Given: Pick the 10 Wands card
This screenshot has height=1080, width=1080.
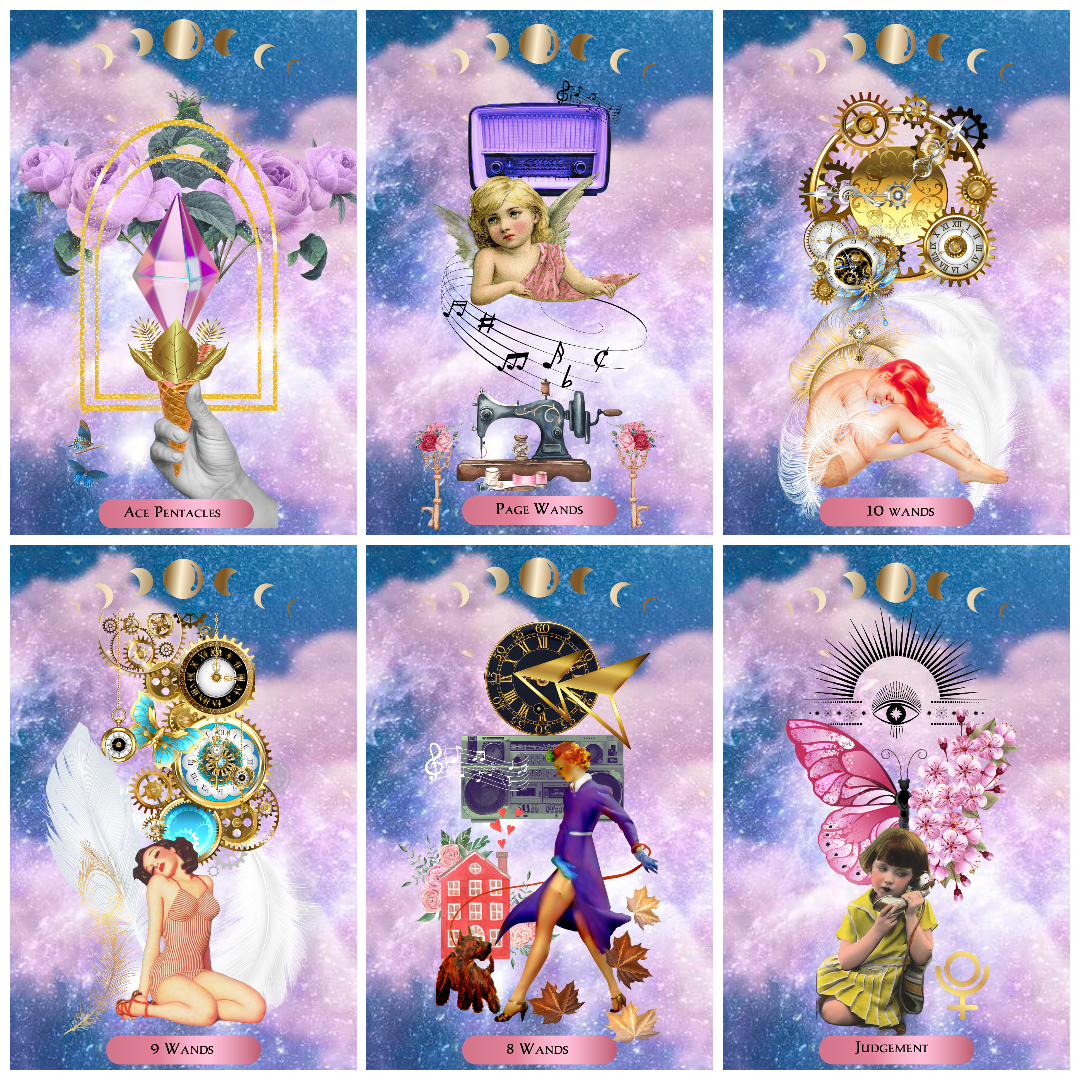Looking at the screenshot, I should click(x=896, y=272).
